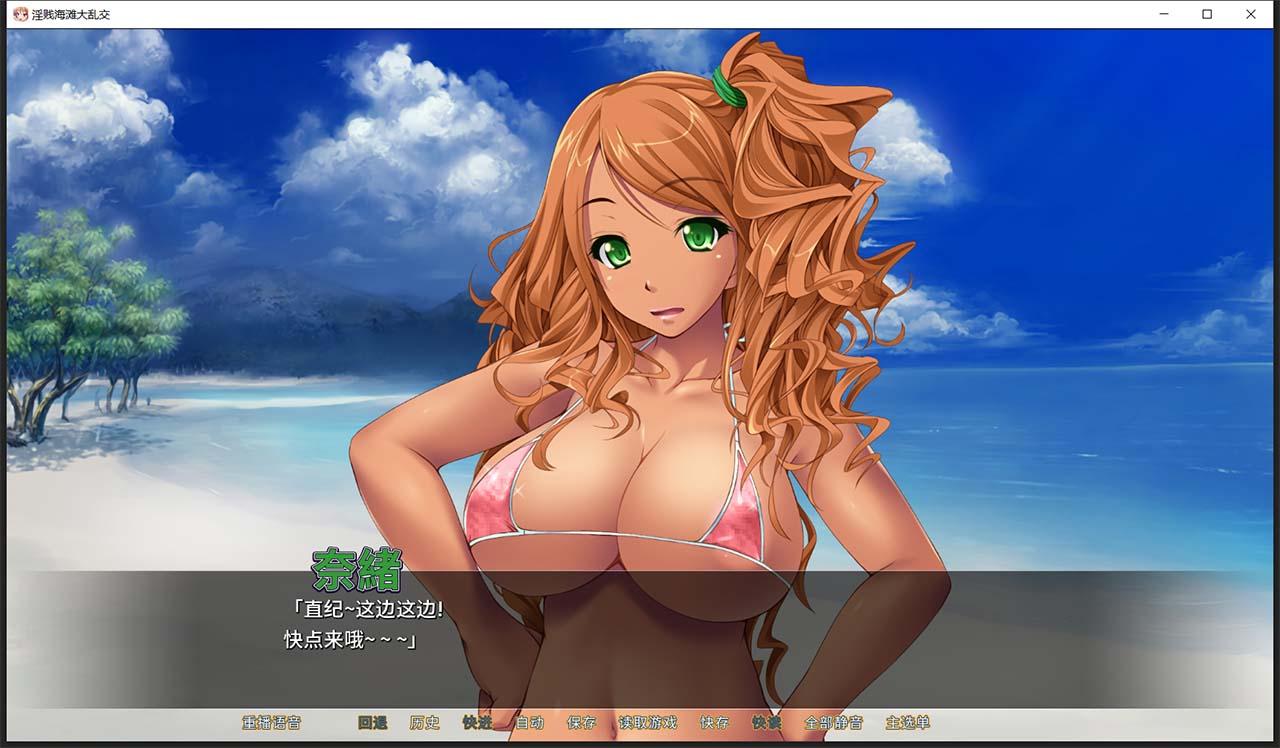Image resolution: width=1280 pixels, height=748 pixels.
Task: Click 回退 to rewind the dialogue
Action: [x=373, y=722]
